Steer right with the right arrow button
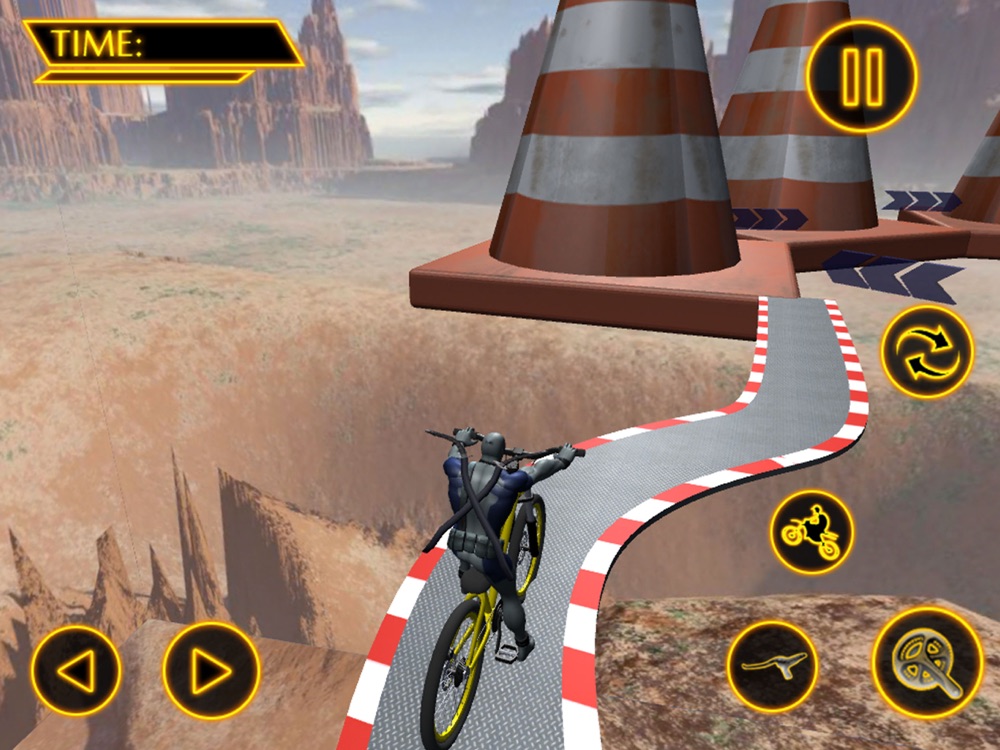The width and height of the screenshot is (1000, 750). click(x=211, y=671)
